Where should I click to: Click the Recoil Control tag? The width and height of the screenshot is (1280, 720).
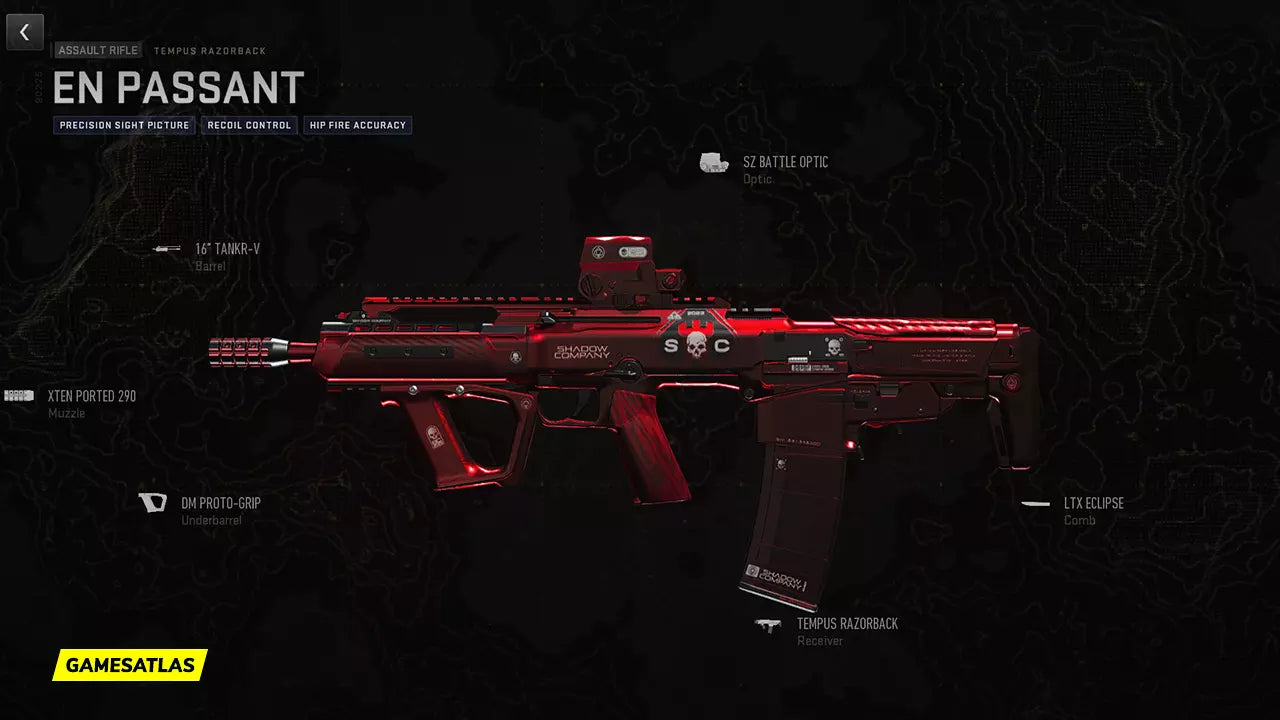pos(248,126)
